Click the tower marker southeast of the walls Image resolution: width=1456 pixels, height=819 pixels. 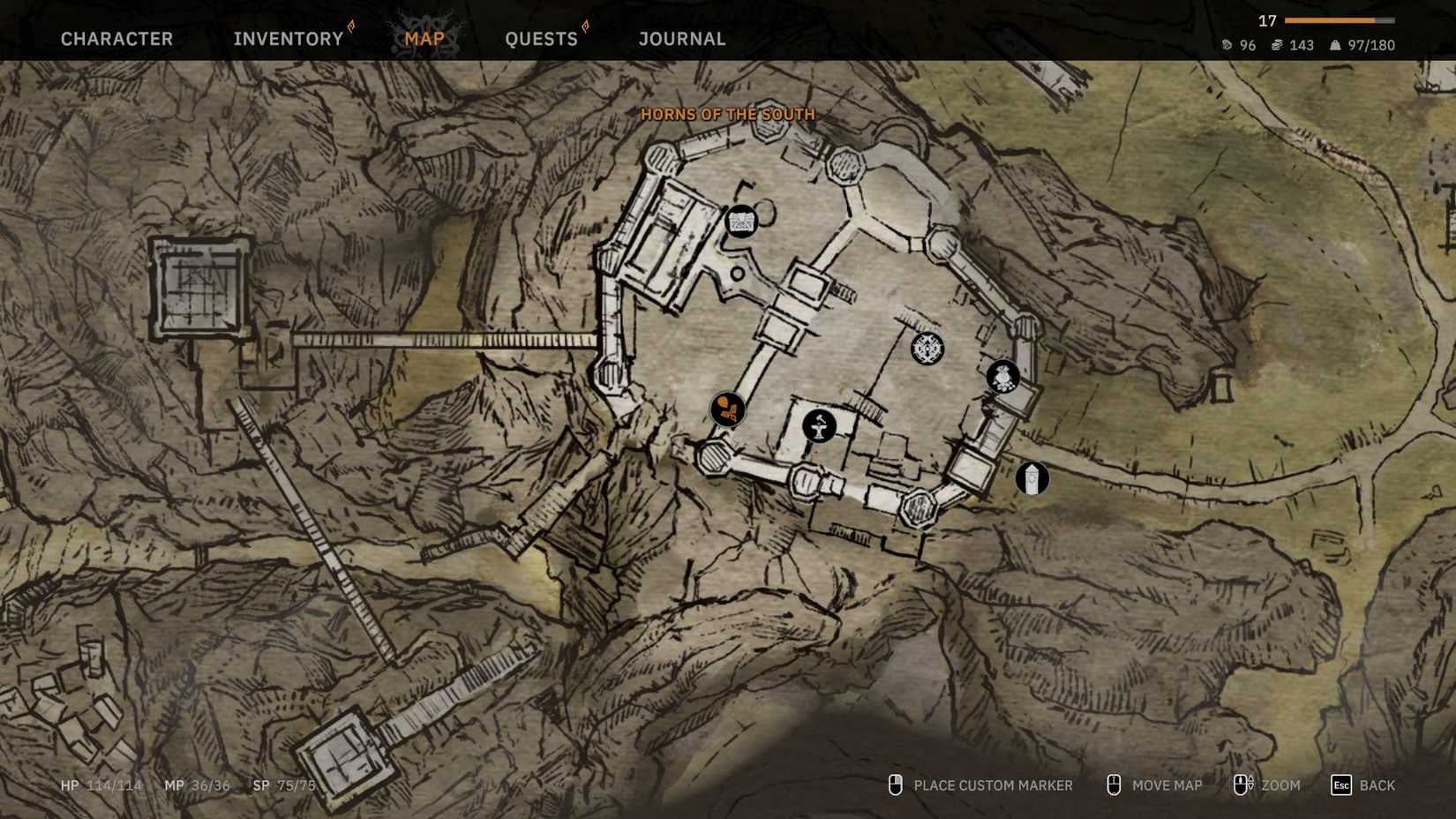(x=1032, y=478)
